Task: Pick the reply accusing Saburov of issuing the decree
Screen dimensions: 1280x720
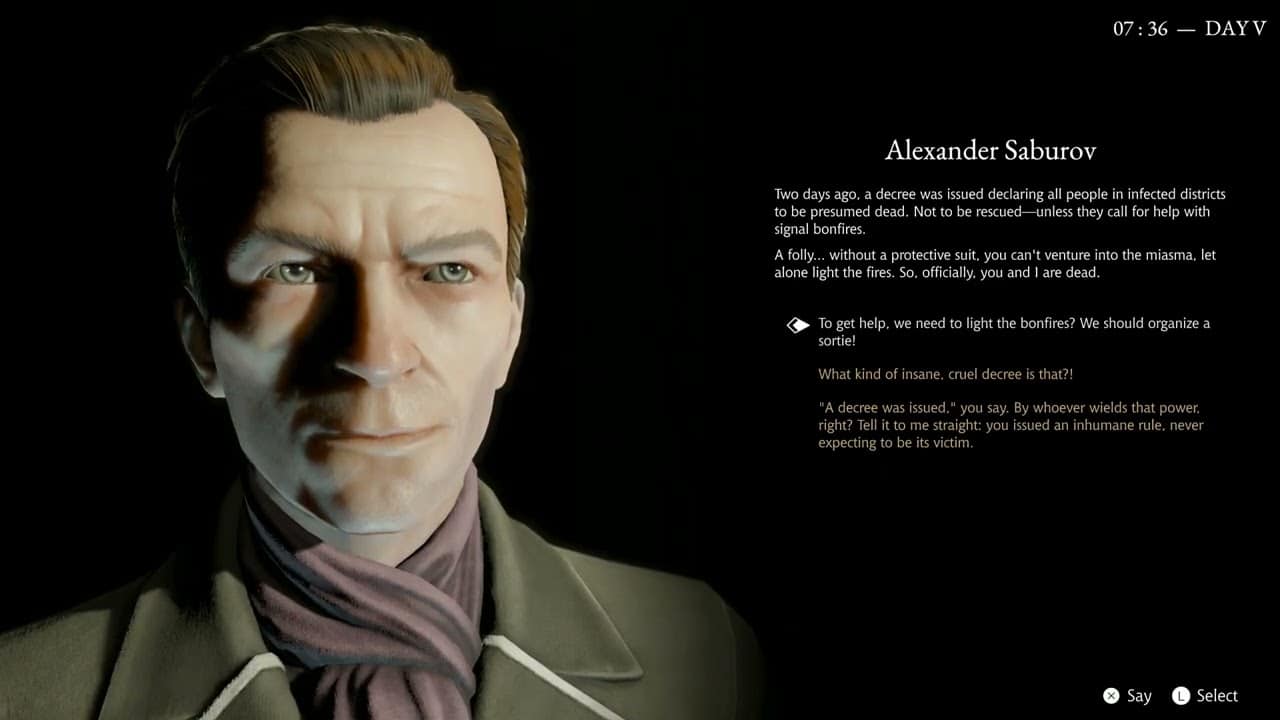Action: (1010, 425)
